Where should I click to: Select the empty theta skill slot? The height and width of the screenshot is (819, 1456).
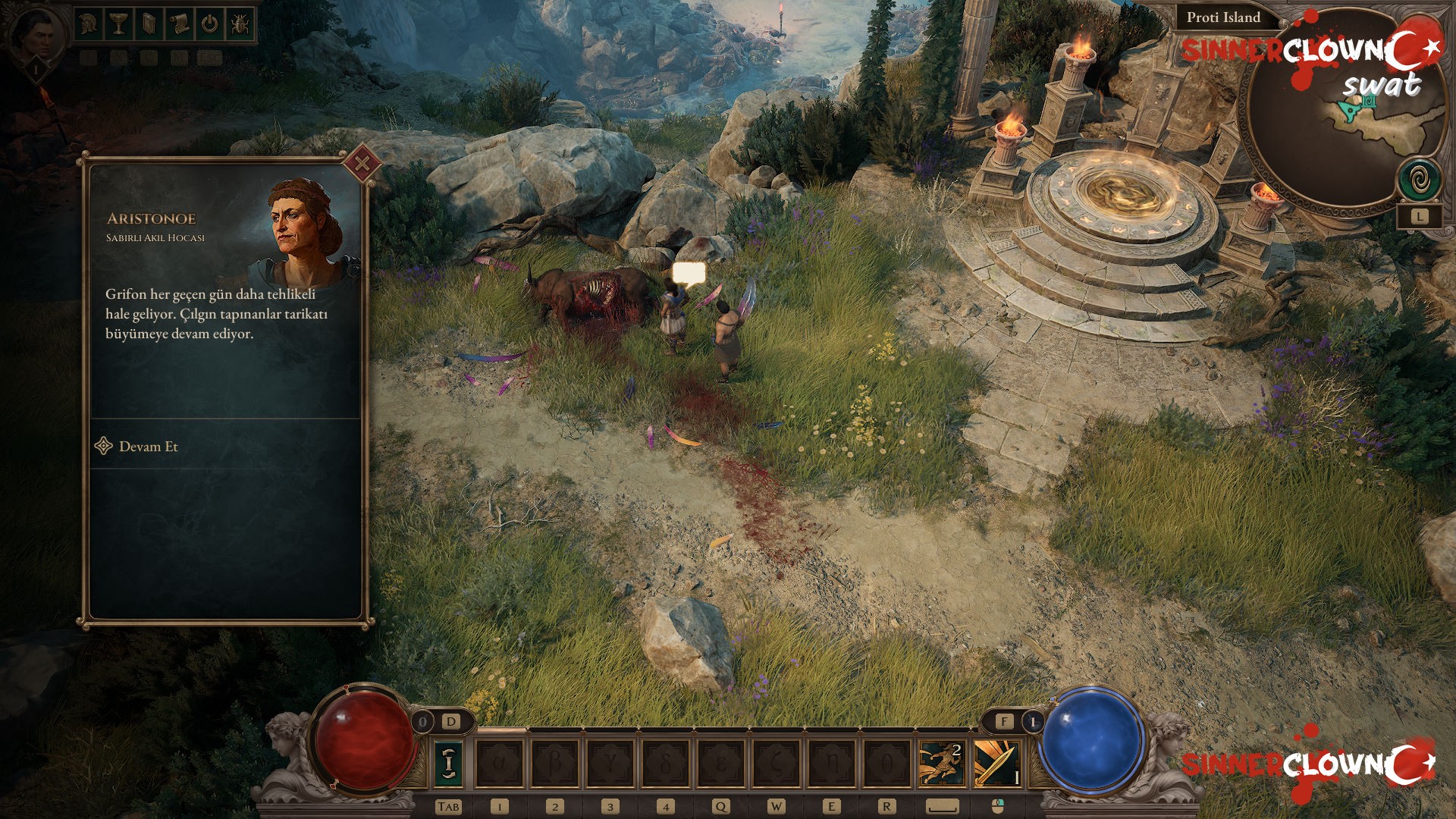point(887,763)
